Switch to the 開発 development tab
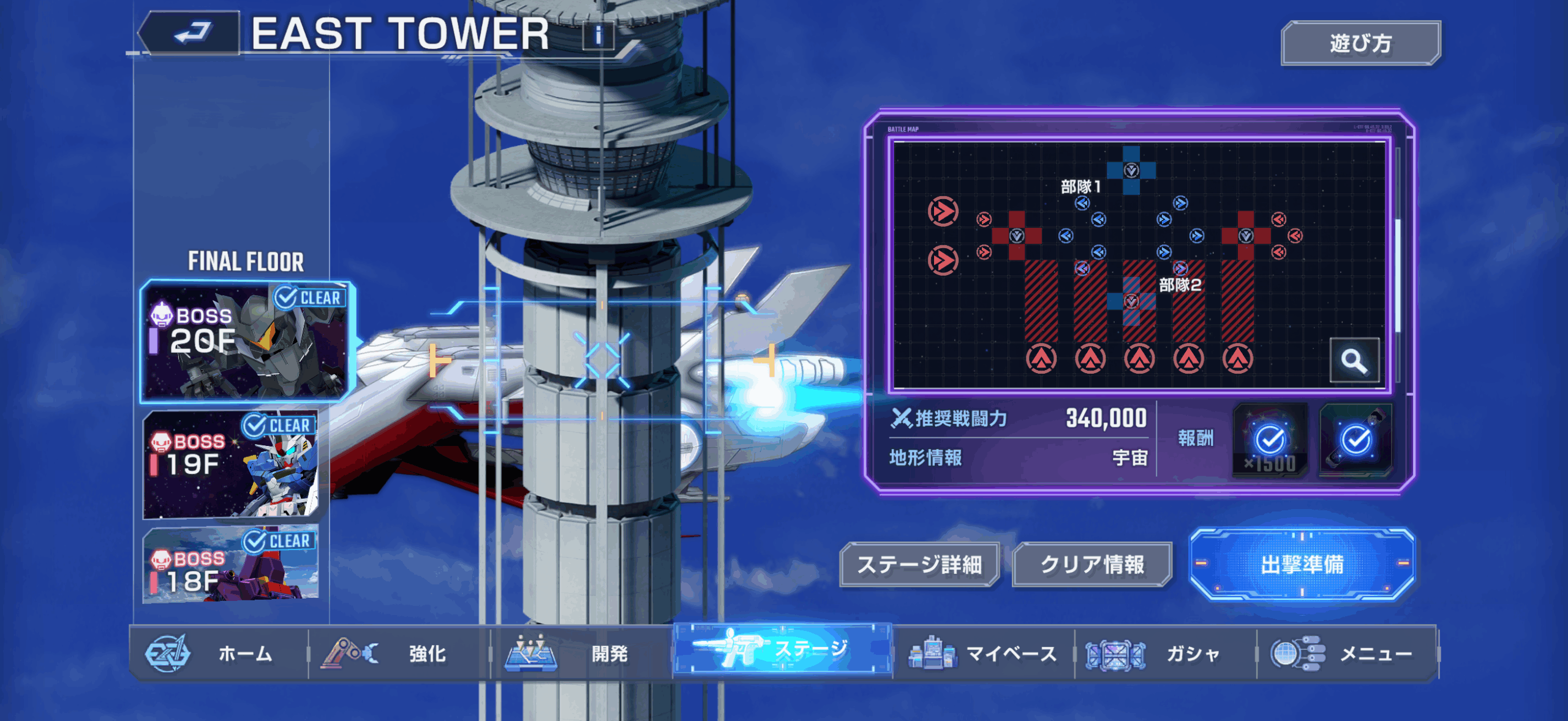This screenshot has height=721, width=1568. pyautogui.click(x=581, y=654)
